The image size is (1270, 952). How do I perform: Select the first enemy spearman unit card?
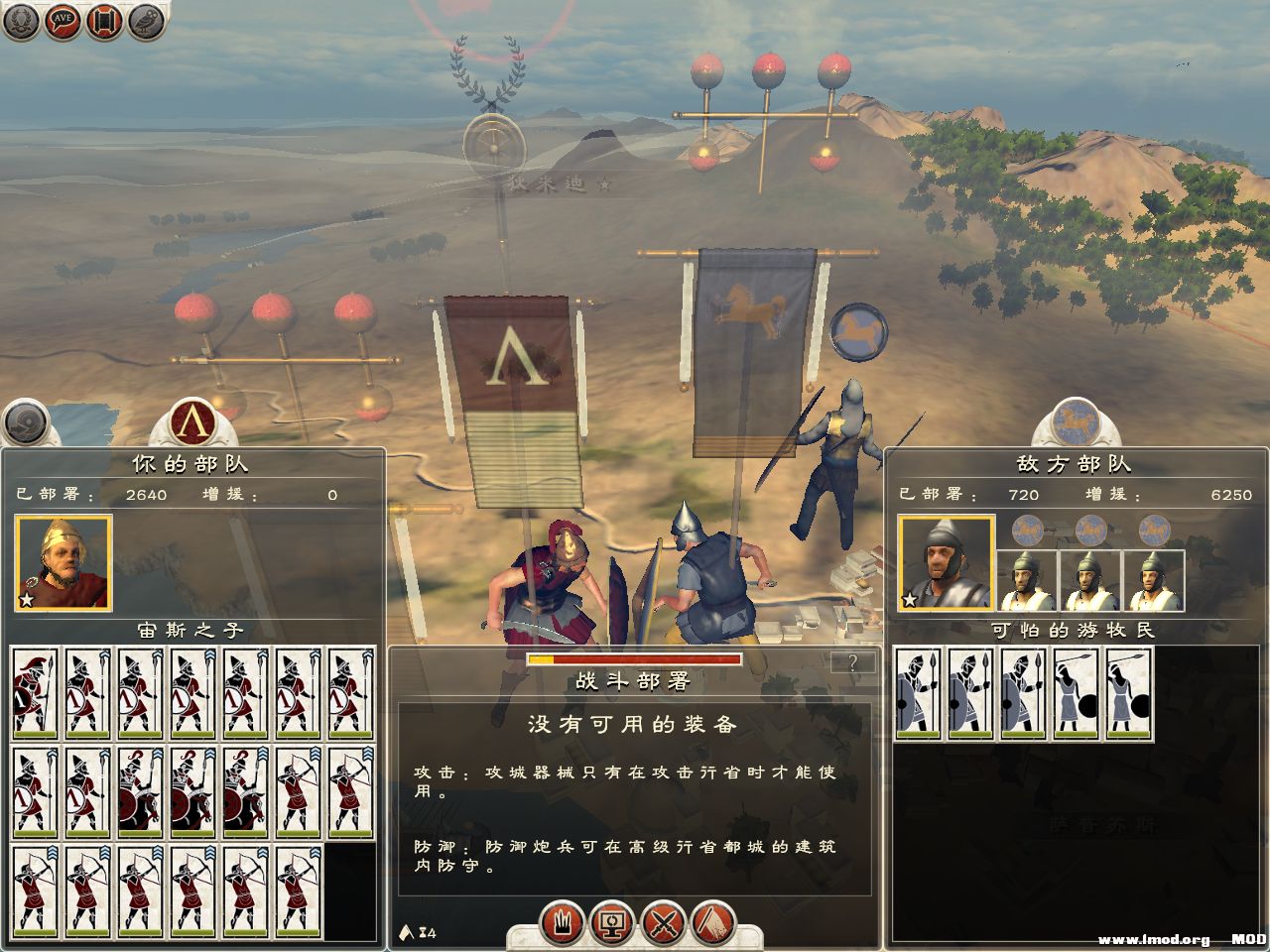tap(919, 693)
